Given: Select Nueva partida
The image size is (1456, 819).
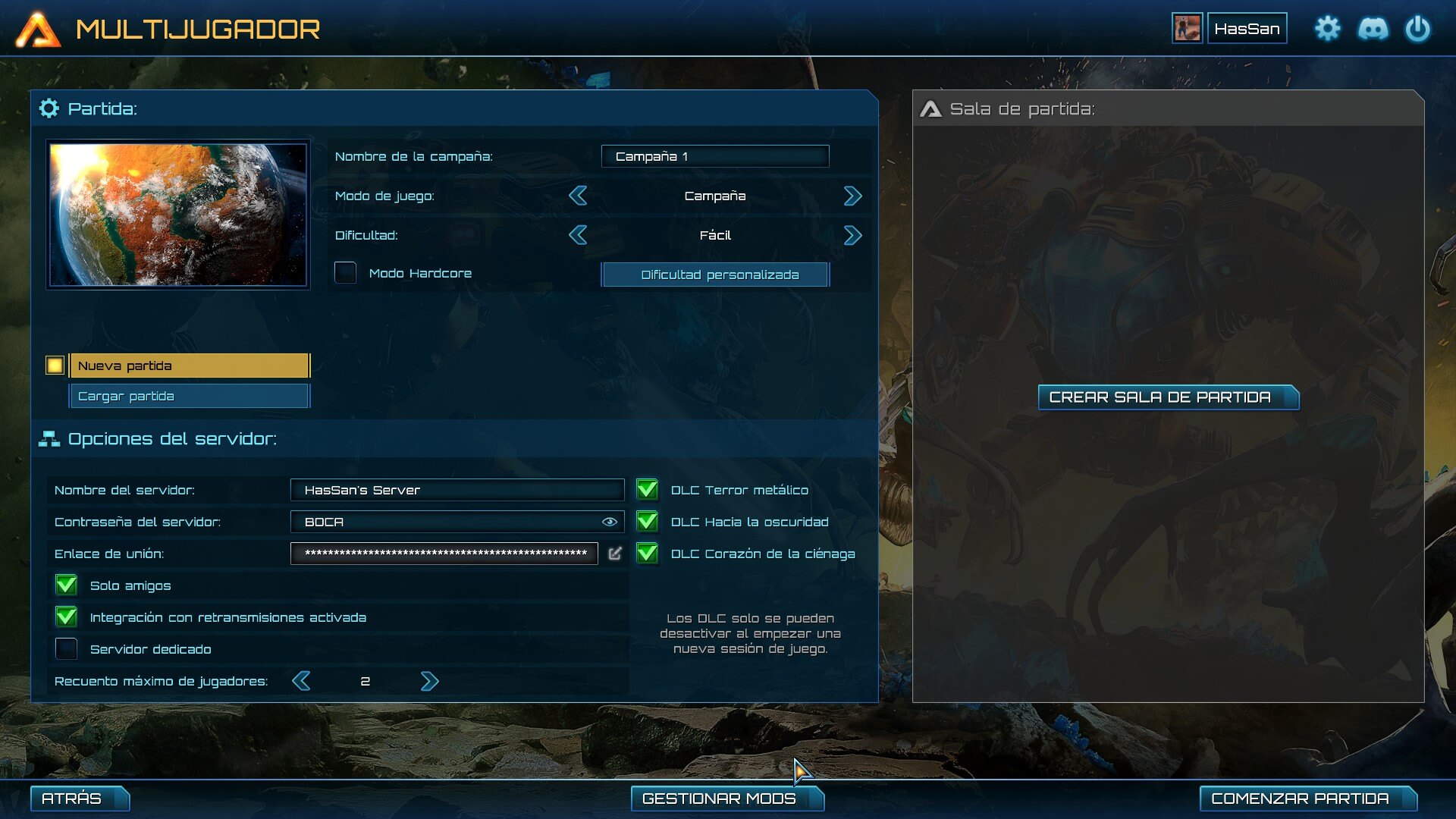Looking at the screenshot, I should pos(189,365).
